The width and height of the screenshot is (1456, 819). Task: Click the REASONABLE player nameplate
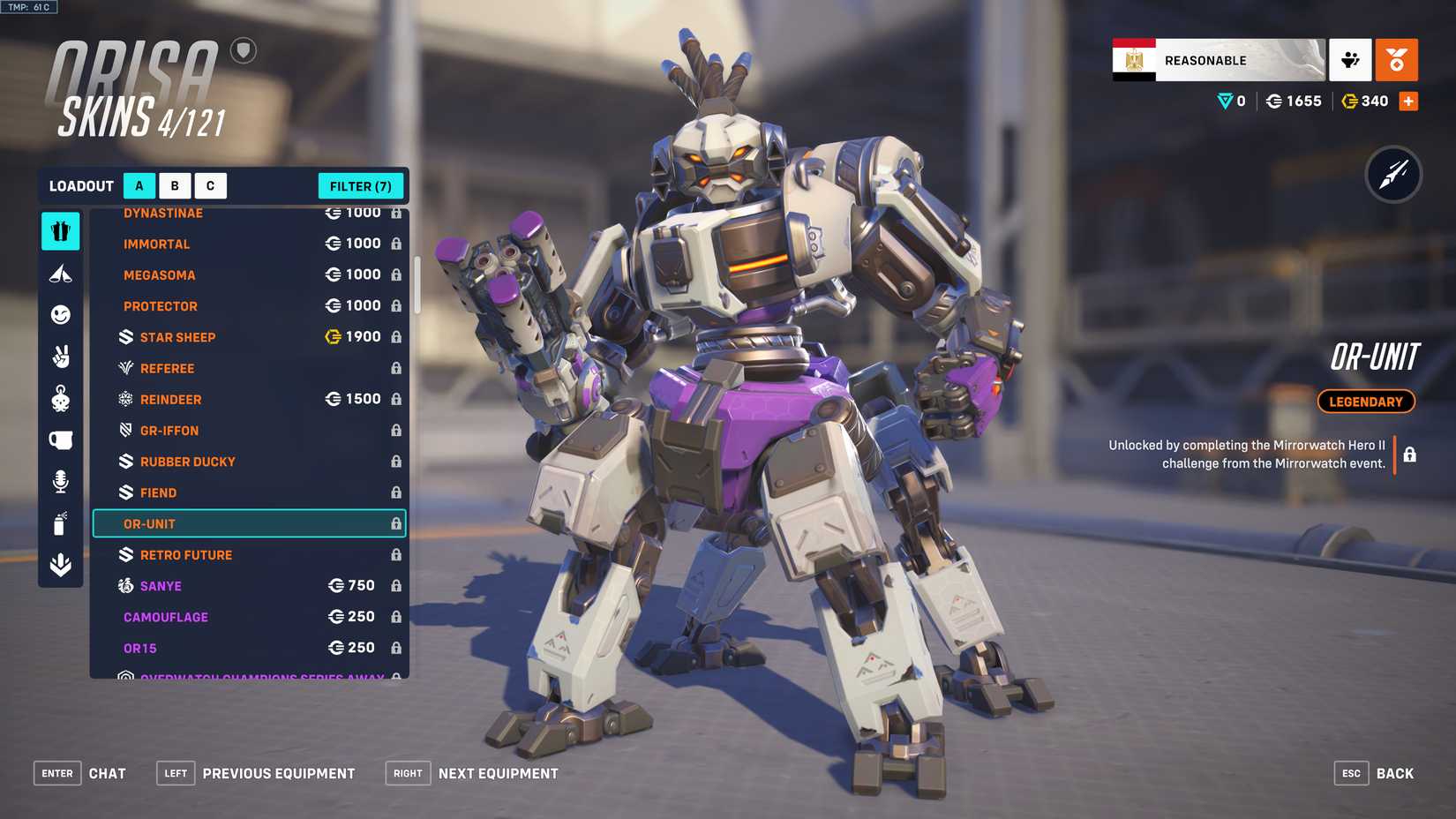[x=1218, y=59]
